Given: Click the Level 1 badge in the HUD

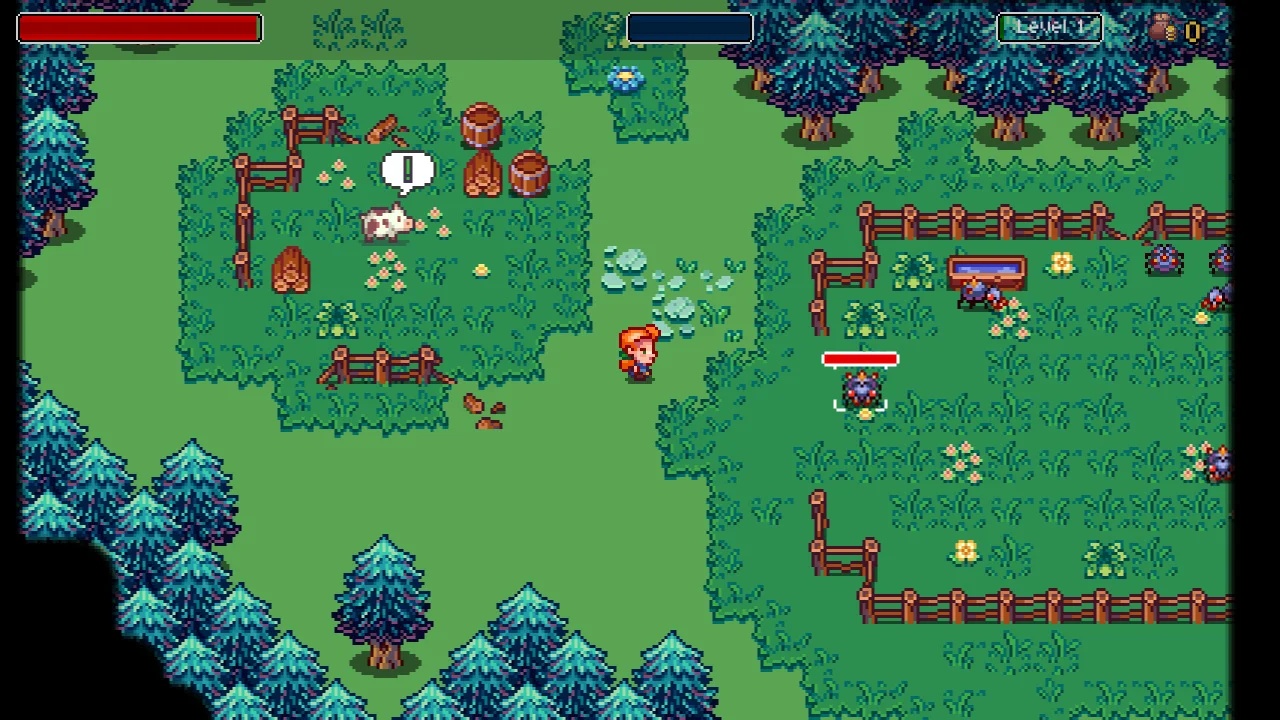Looking at the screenshot, I should point(1049,27).
